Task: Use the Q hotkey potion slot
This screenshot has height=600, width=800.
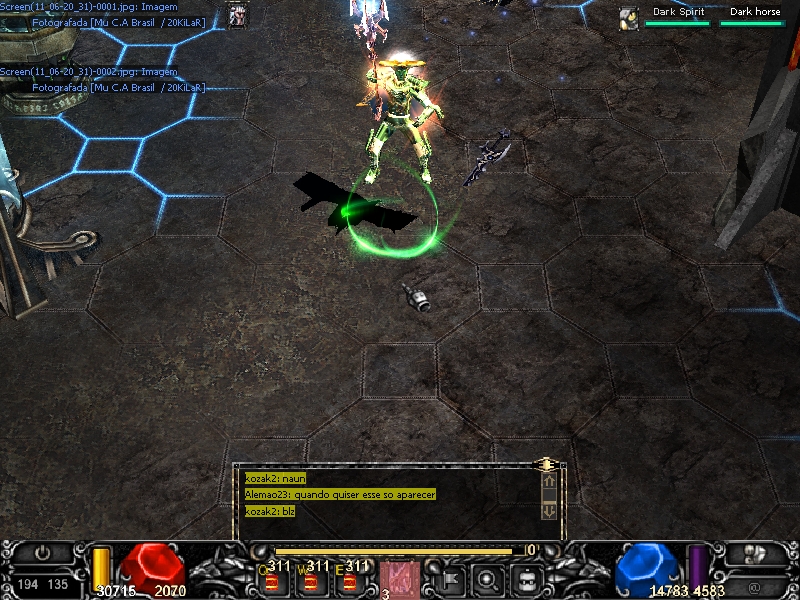Action: (x=272, y=579)
